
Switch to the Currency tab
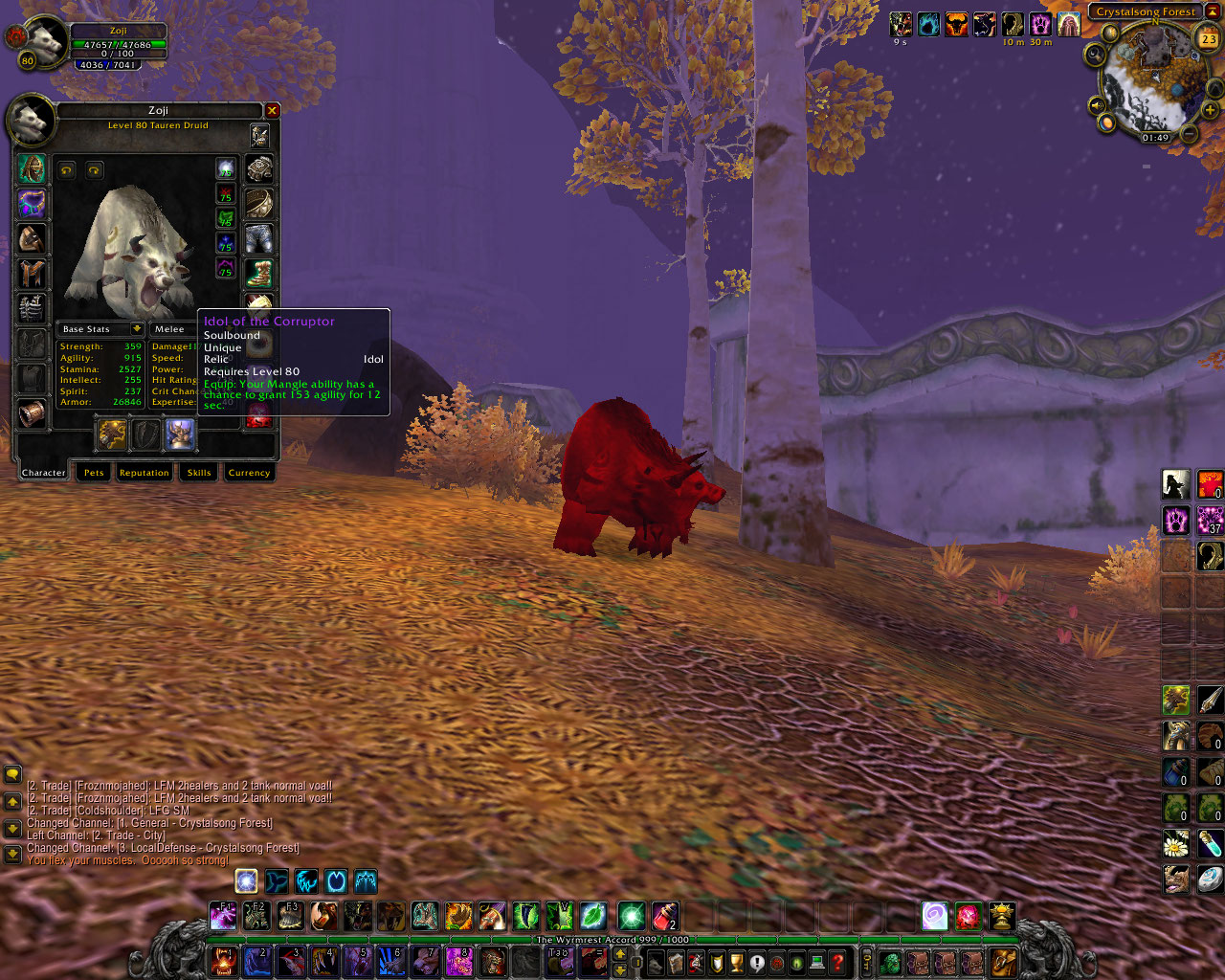point(249,473)
